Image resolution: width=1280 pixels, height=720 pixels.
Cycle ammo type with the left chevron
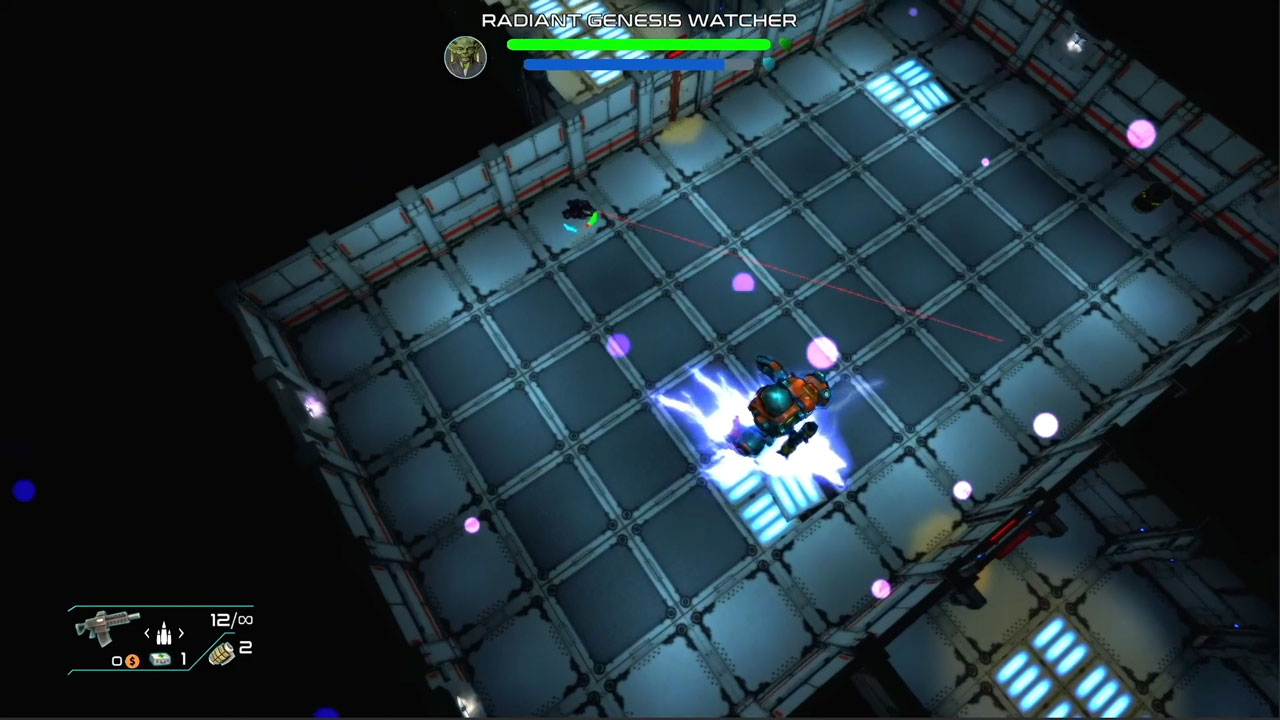(x=147, y=632)
